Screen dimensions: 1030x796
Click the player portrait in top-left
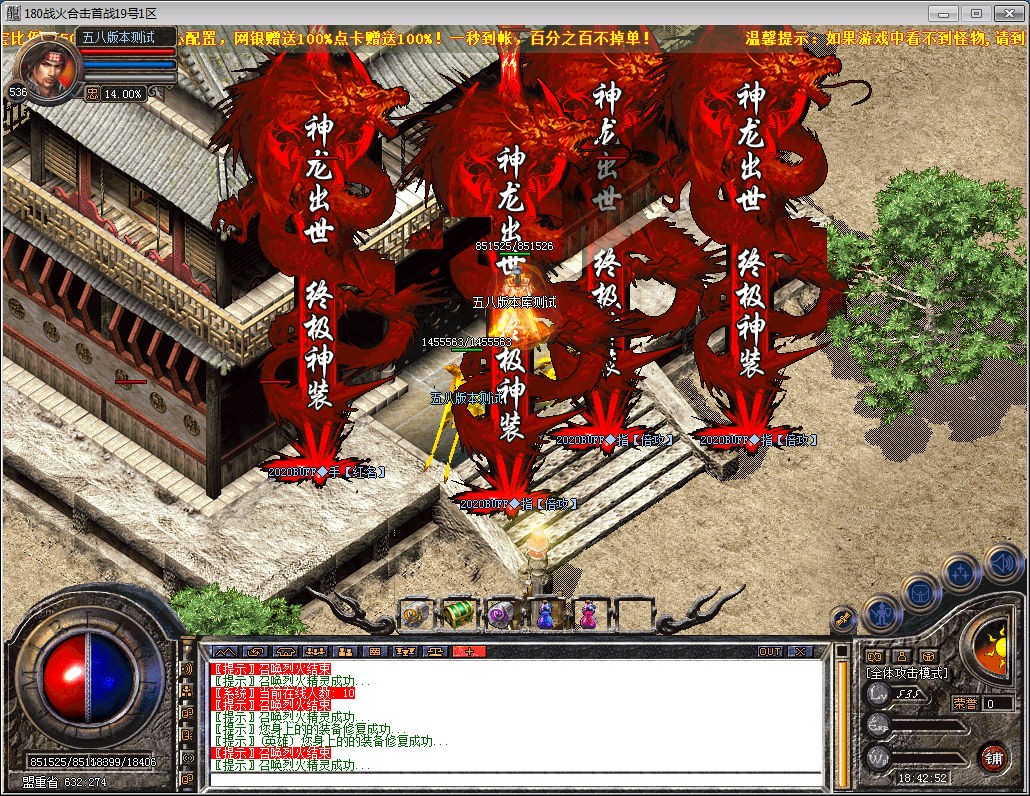pyautogui.click(x=47, y=68)
